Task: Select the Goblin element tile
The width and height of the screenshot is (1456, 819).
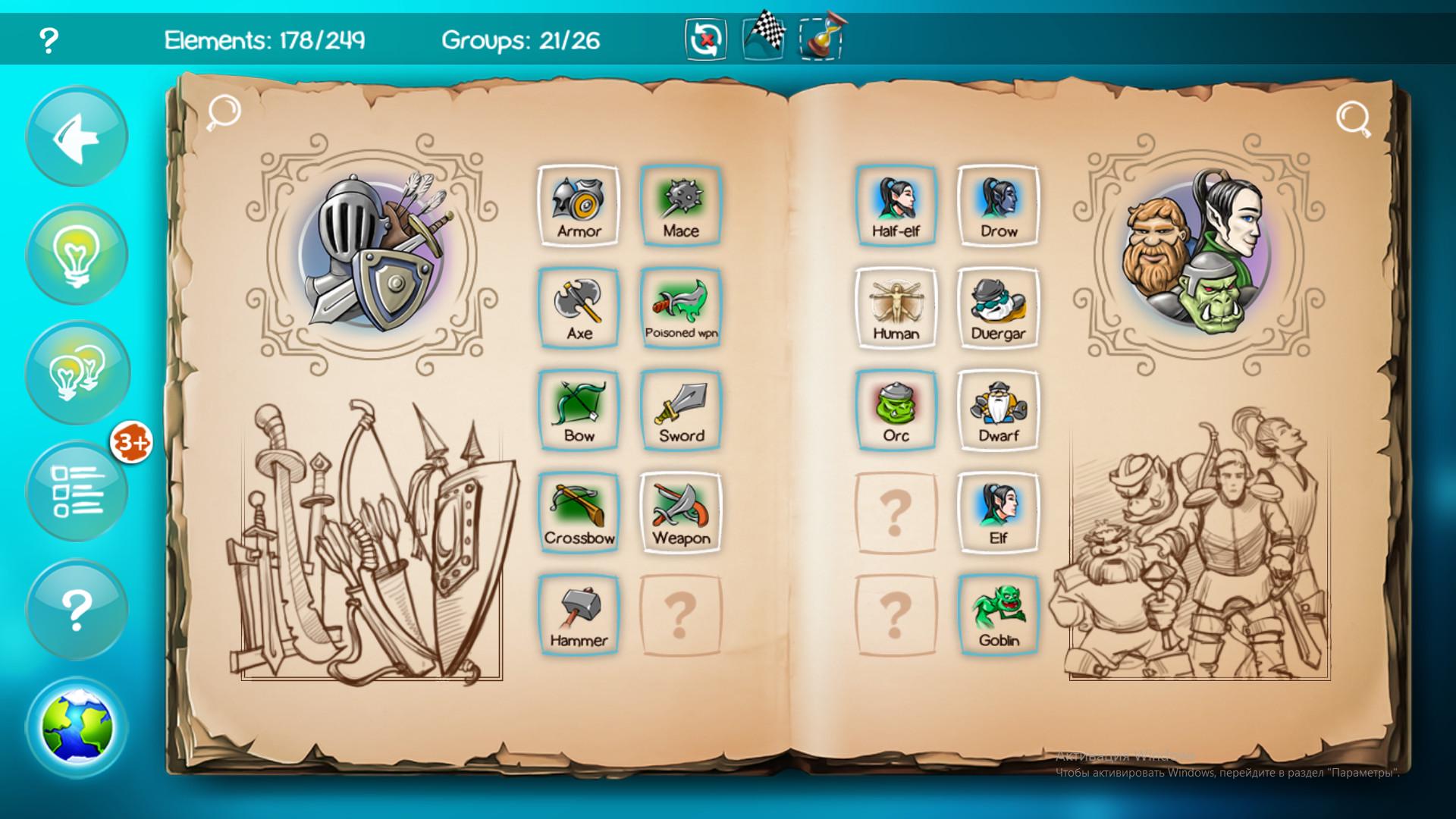Action: pyautogui.click(x=998, y=615)
